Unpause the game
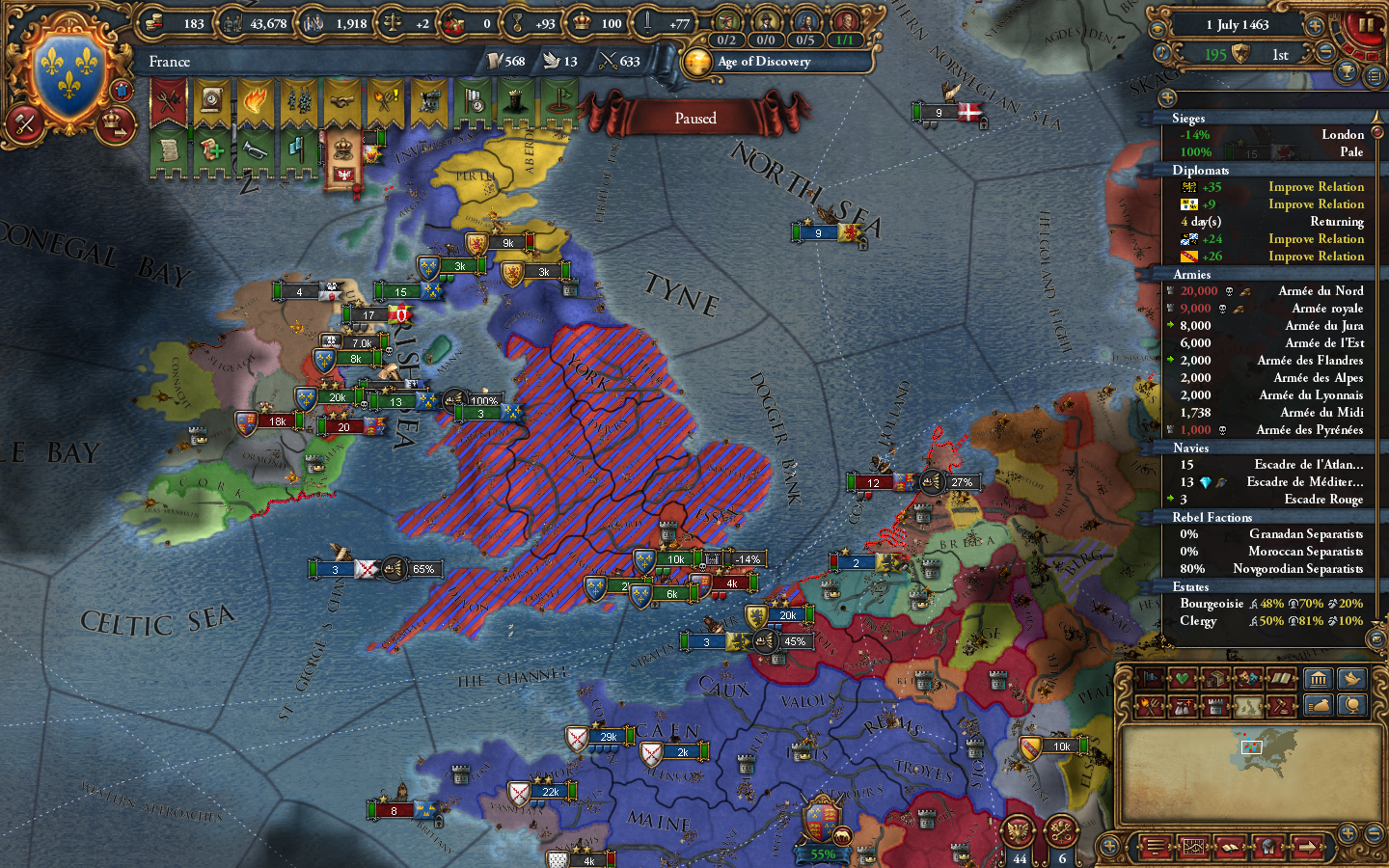The image size is (1389, 868). click(x=1368, y=26)
